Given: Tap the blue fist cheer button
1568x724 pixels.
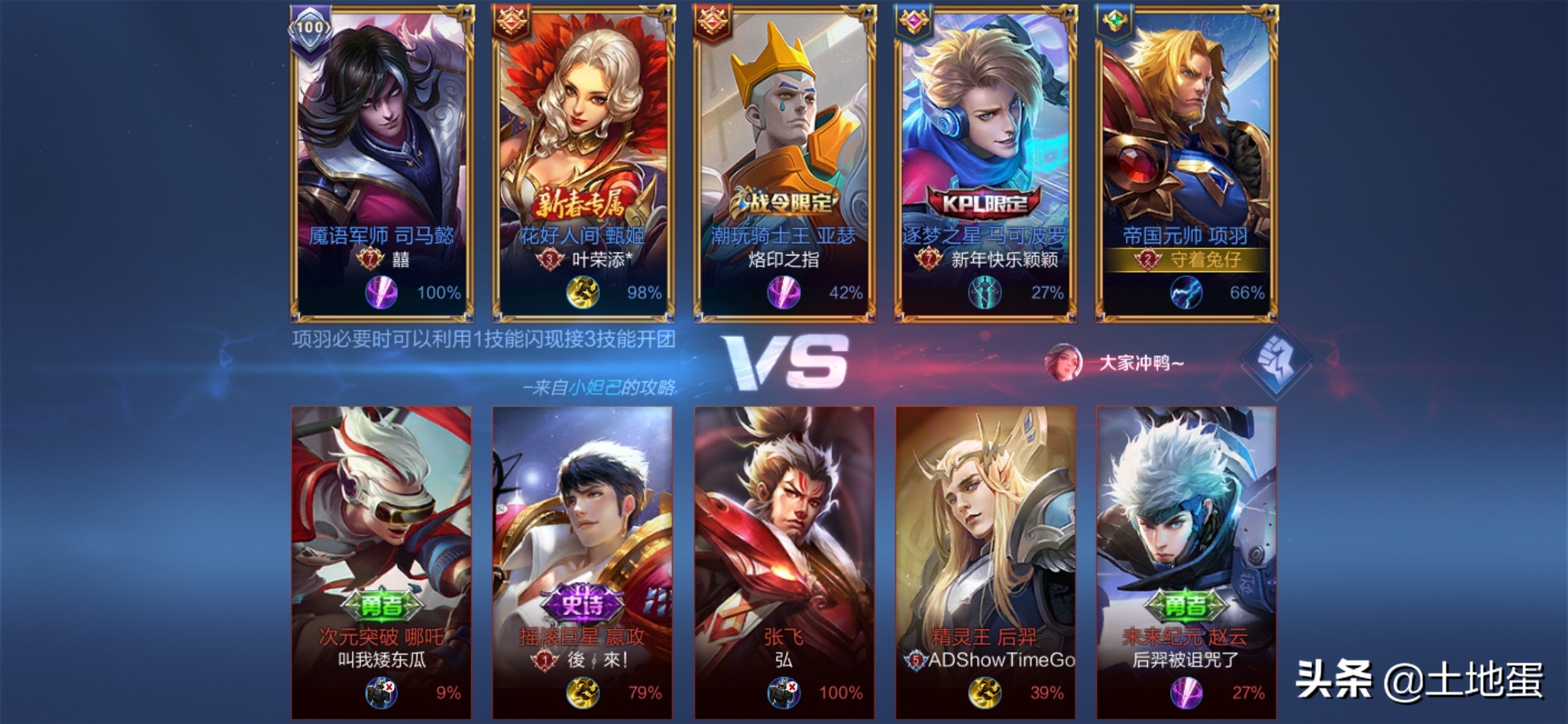Looking at the screenshot, I should 1276,360.
